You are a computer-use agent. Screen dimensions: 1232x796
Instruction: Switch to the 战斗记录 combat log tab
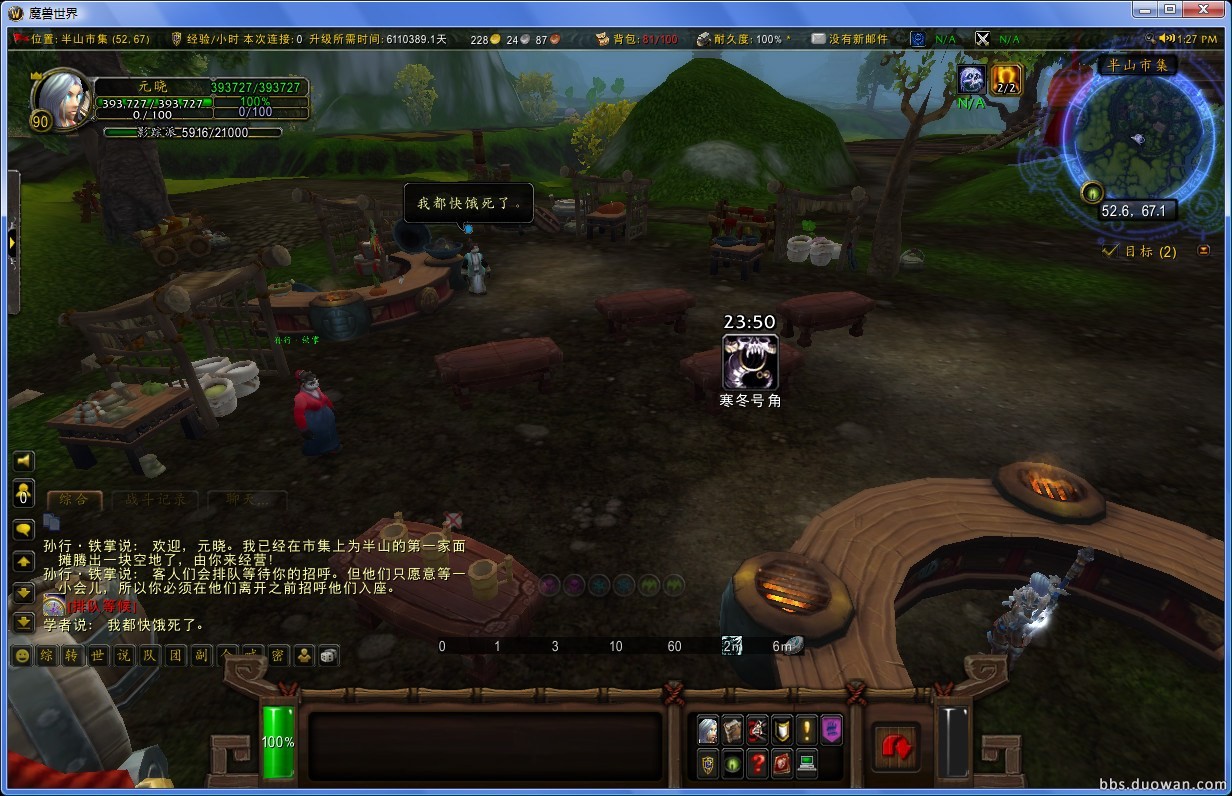pos(155,499)
